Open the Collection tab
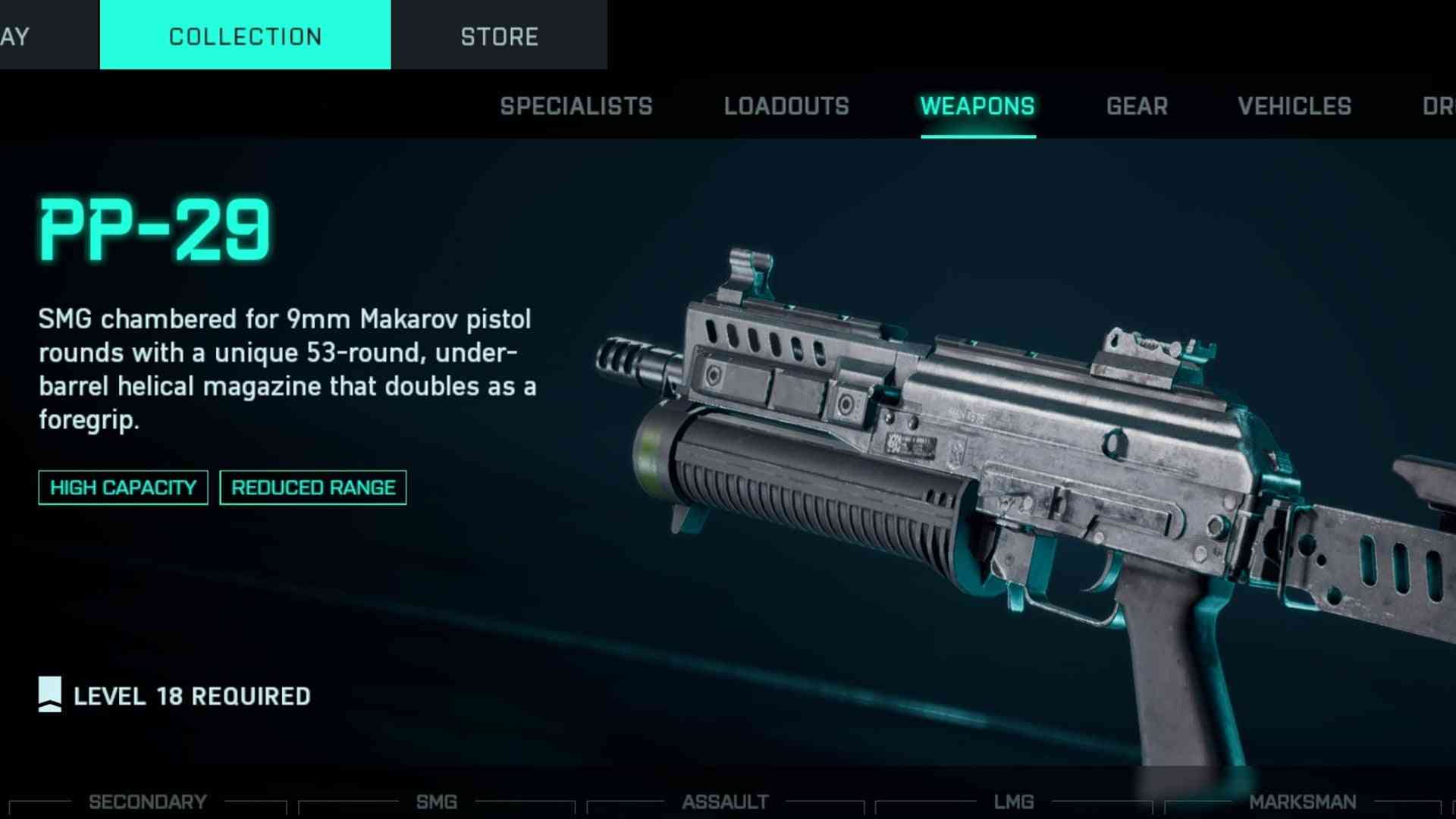 coord(245,36)
